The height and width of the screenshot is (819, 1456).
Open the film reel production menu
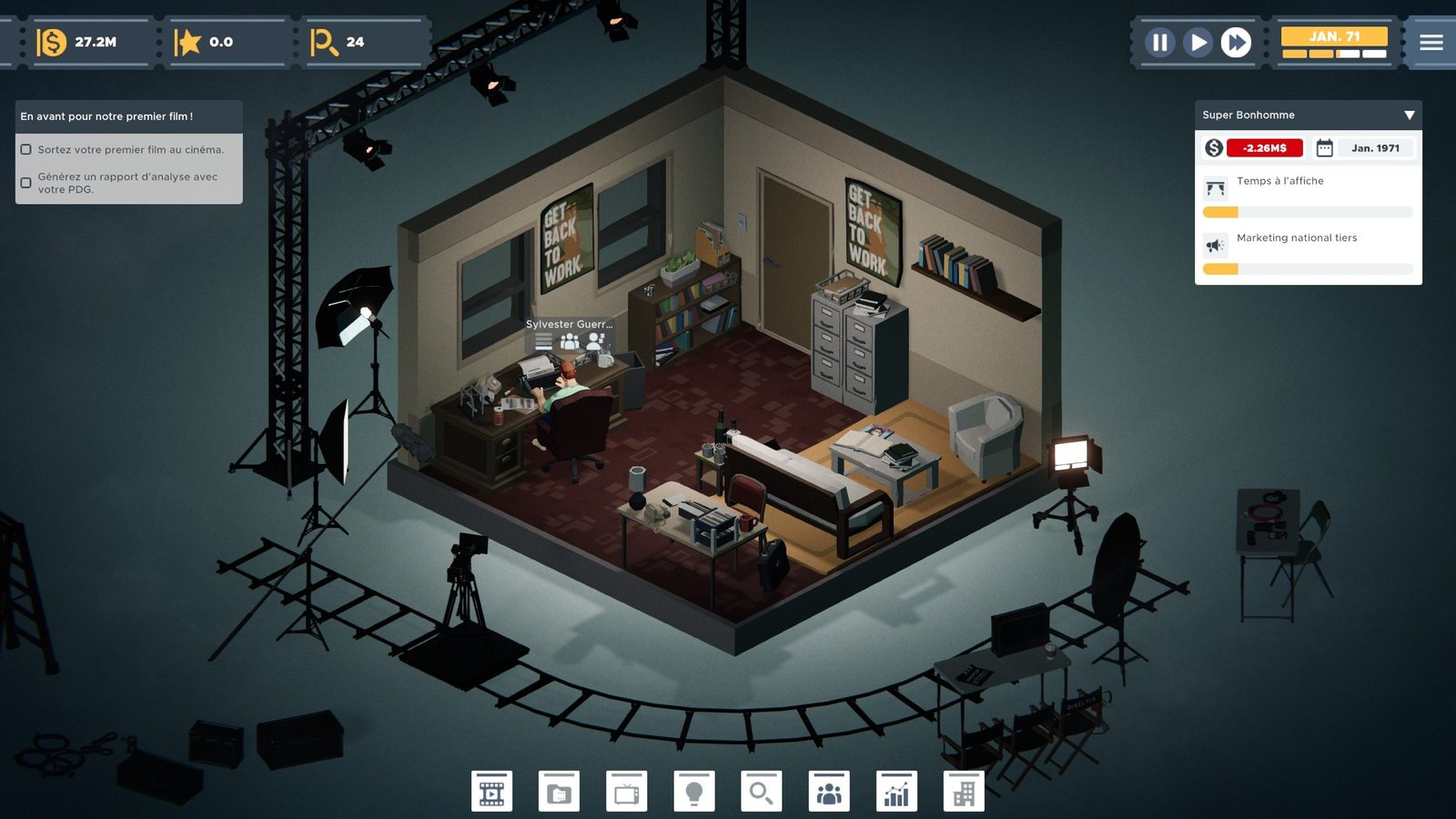pos(491,792)
